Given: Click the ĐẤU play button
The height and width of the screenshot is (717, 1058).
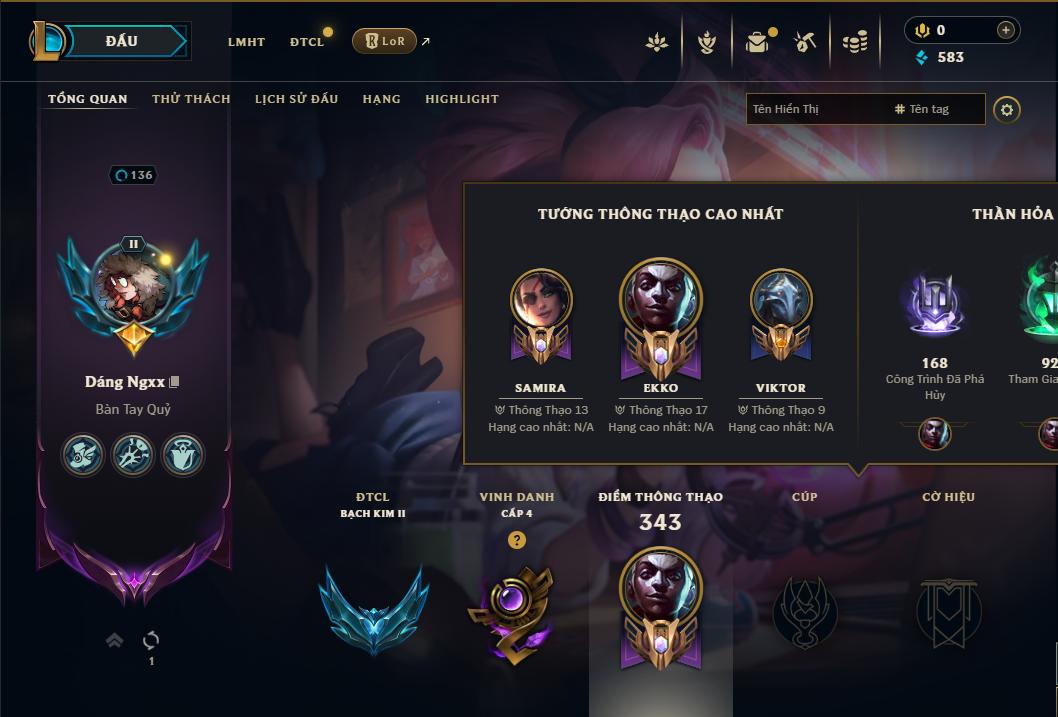Looking at the screenshot, I should point(121,41).
